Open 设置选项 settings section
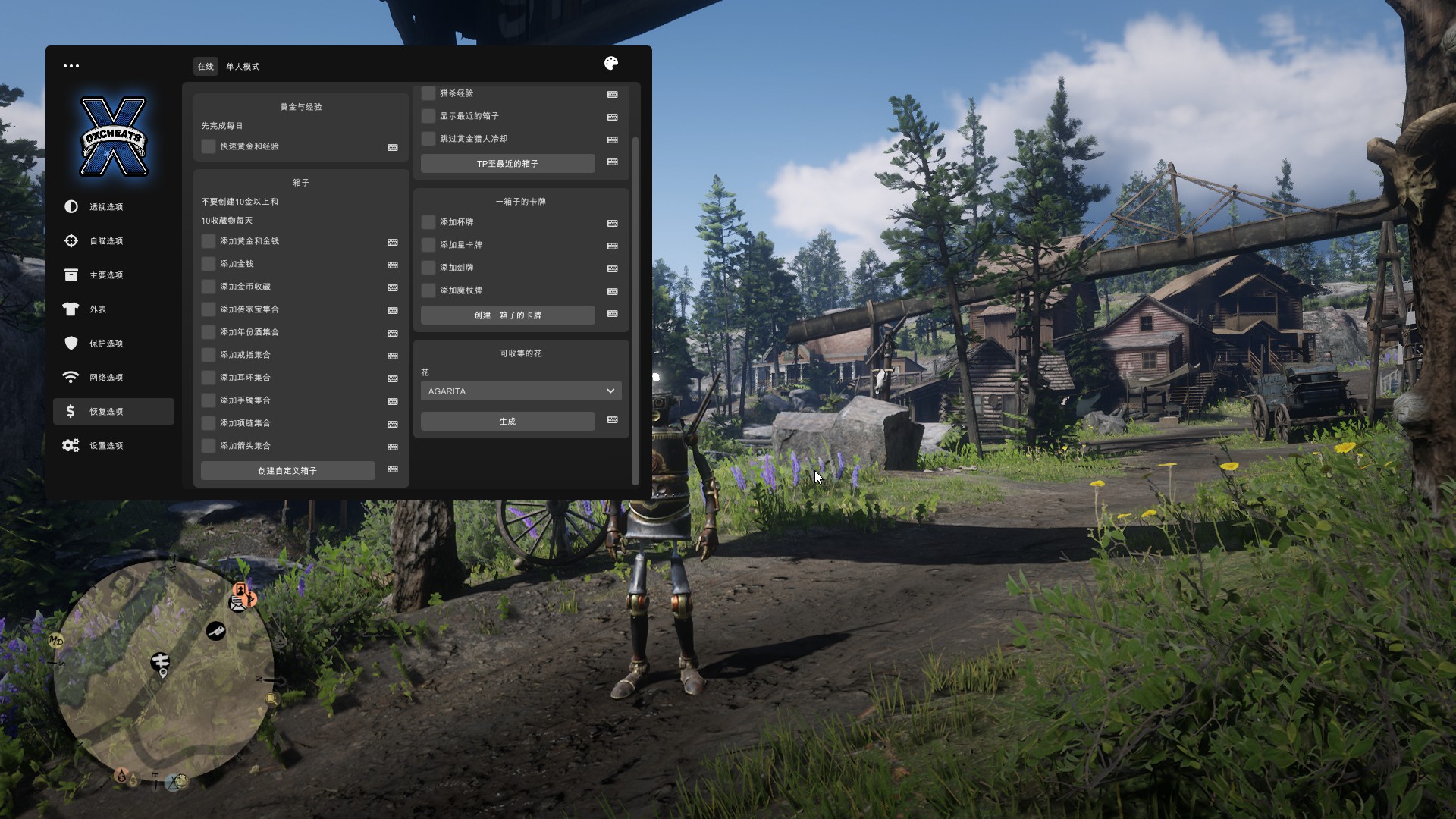Image resolution: width=1456 pixels, height=819 pixels. 106,446
